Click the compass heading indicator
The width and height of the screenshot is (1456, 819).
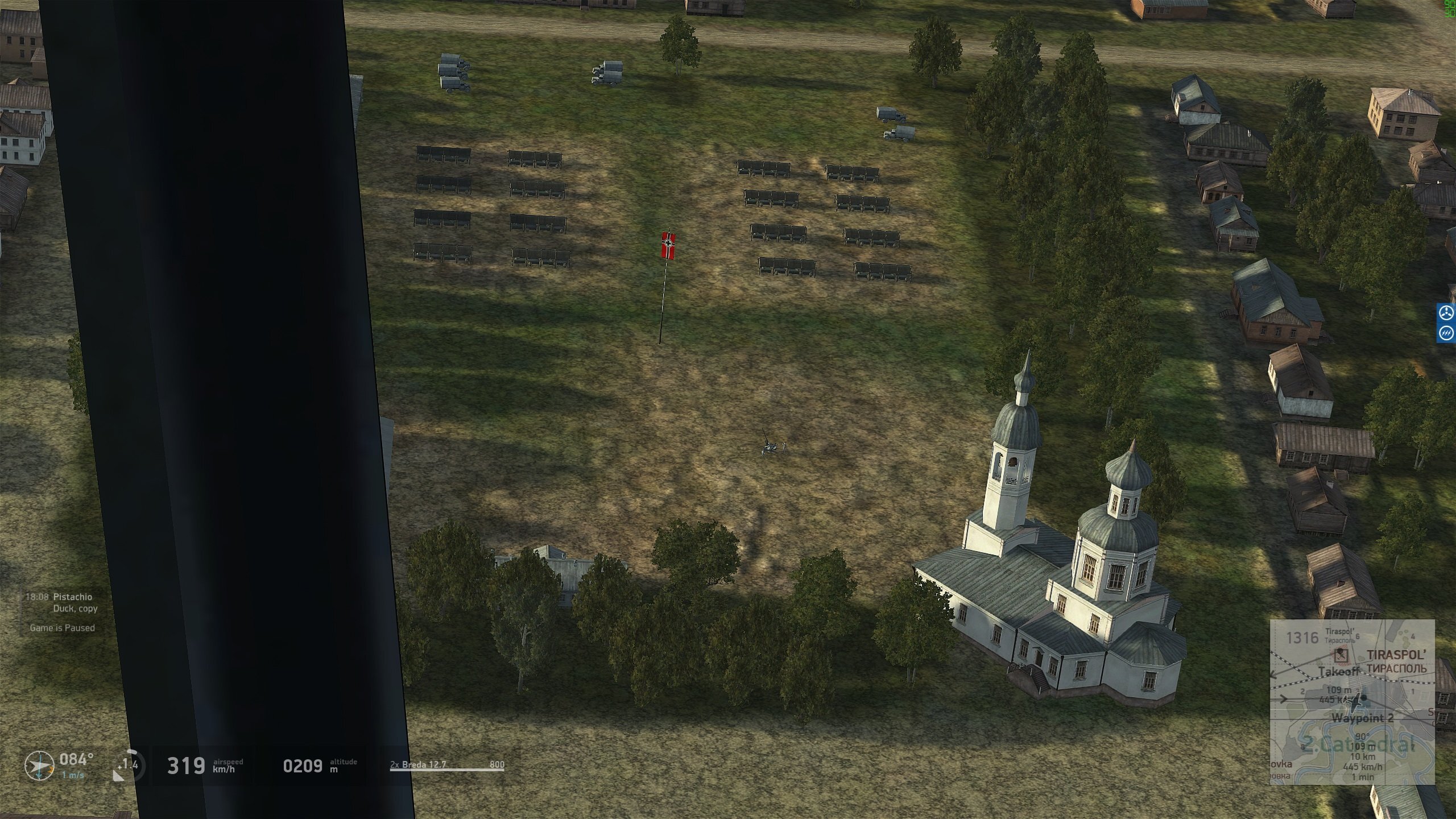pyautogui.click(x=39, y=766)
